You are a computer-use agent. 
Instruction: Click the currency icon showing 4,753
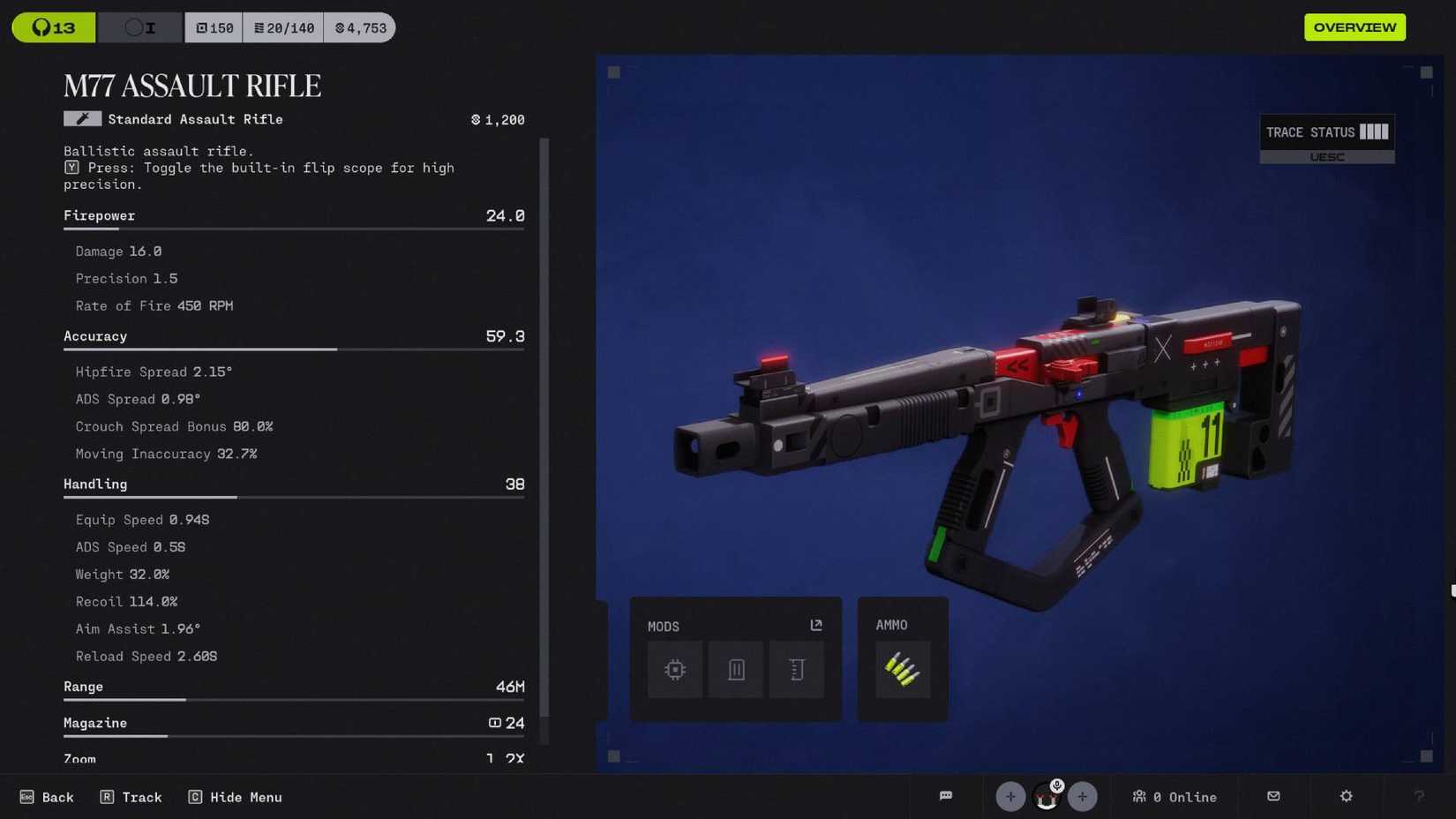point(359,27)
